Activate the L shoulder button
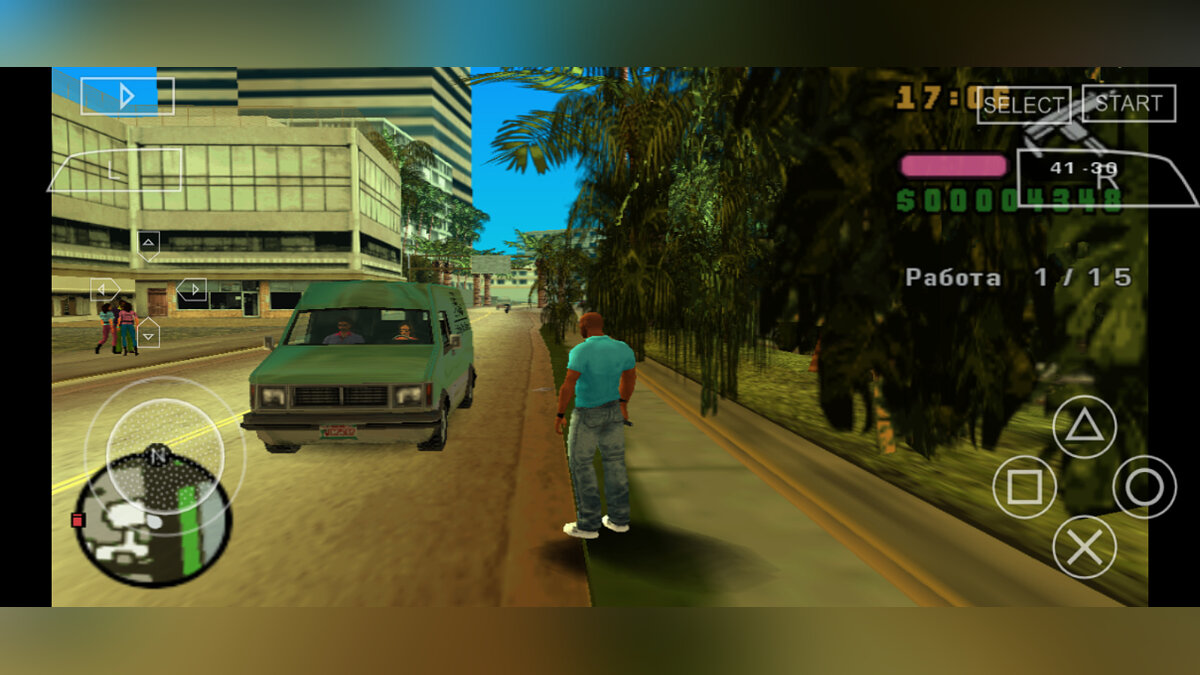Viewport: 1200px width, 675px height. point(115,170)
